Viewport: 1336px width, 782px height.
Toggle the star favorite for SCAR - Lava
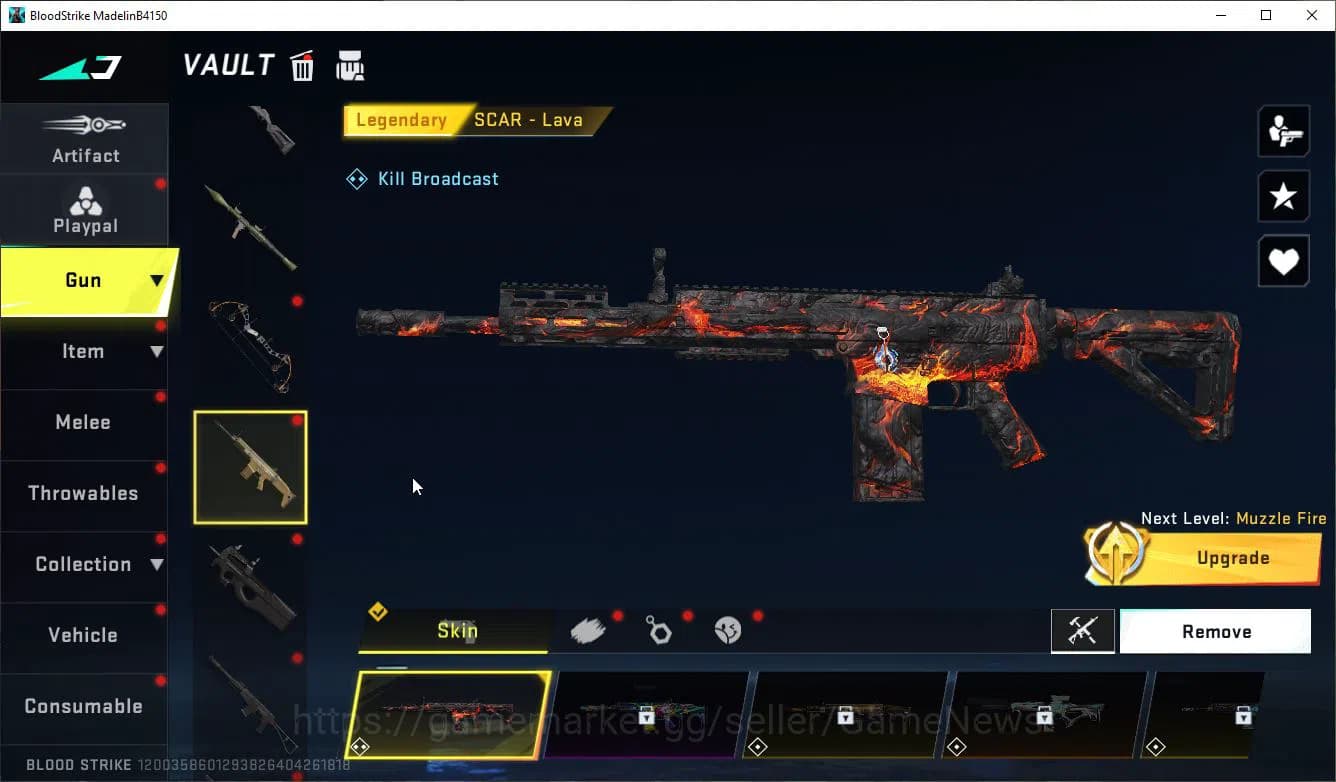coord(1283,196)
